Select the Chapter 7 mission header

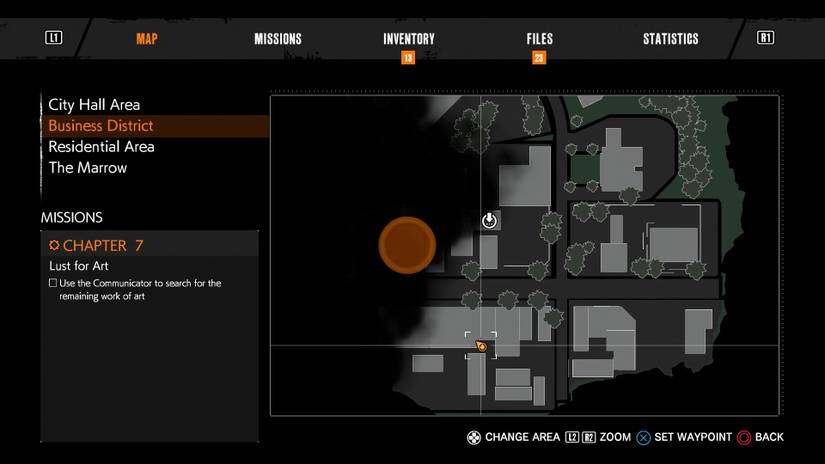click(95, 246)
